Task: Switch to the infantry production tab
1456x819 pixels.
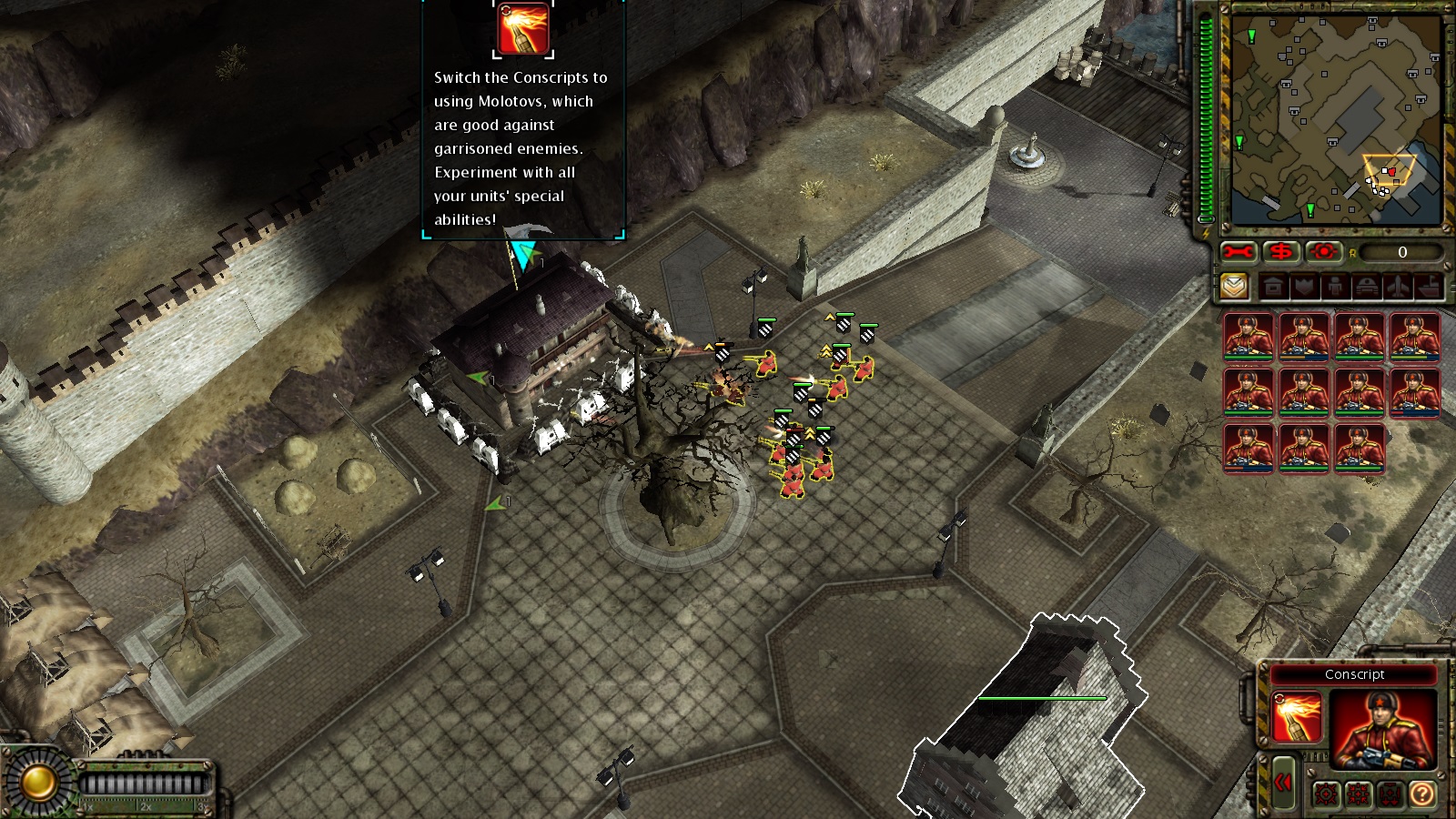Action: tap(1335, 288)
